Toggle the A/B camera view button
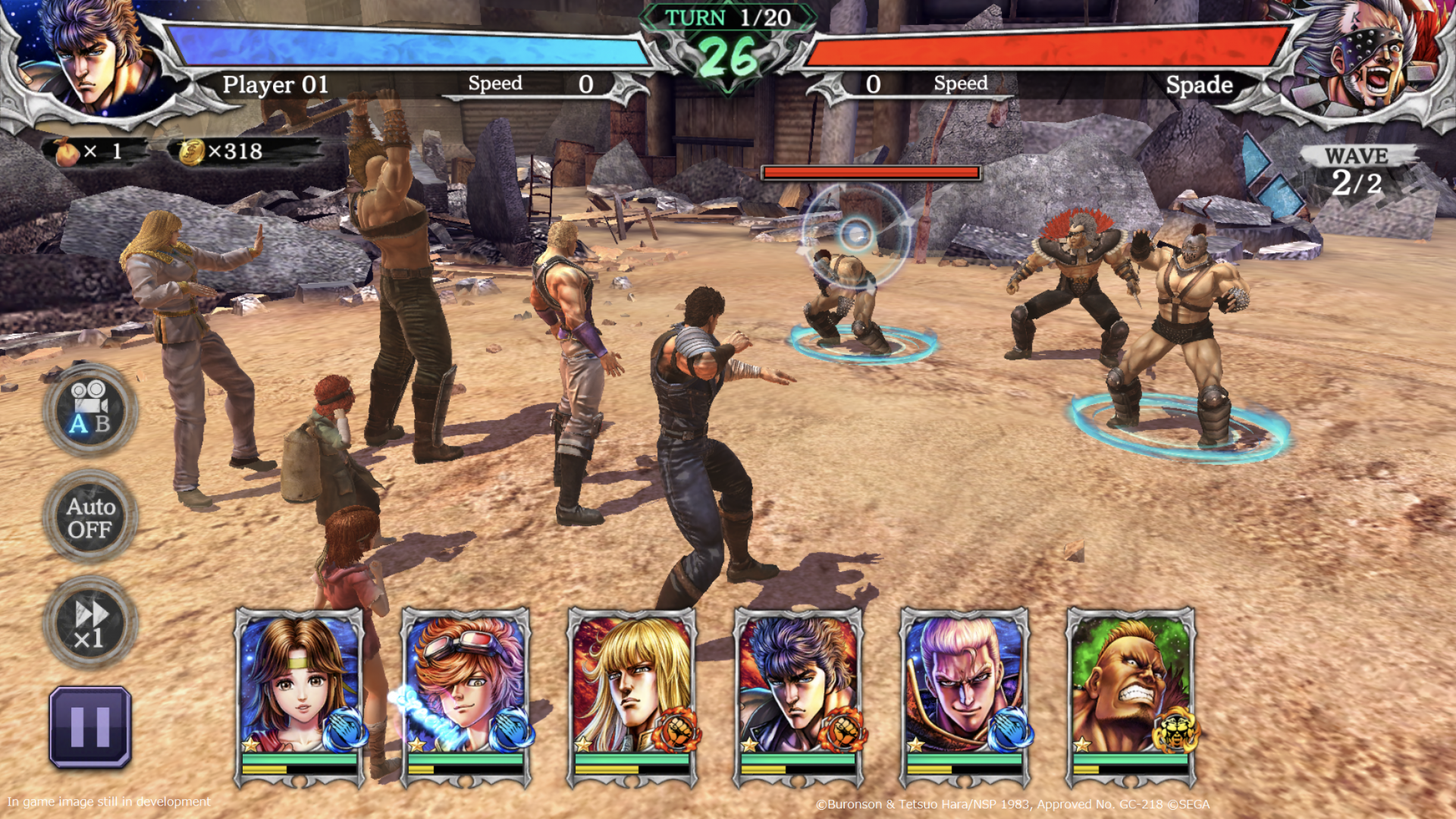This screenshot has width=1456, height=819. pos(90,410)
